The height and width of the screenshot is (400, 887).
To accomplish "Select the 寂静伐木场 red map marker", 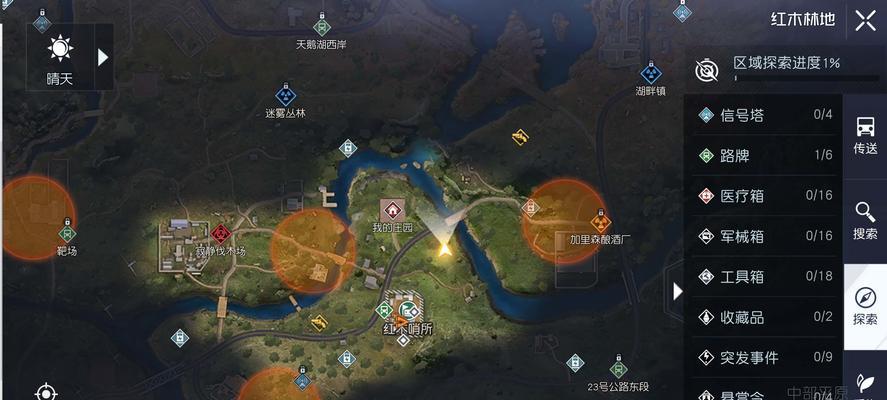I will click(220, 233).
